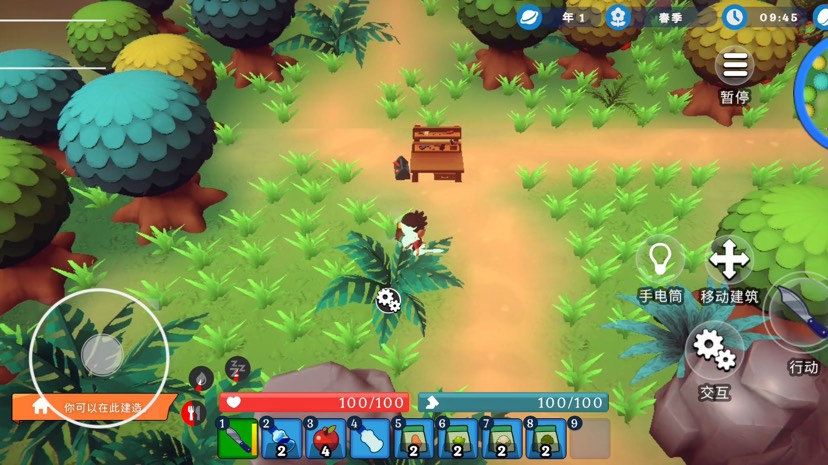
Task: Select the orange seed packet in slot 5
Action: (x=414, y=439)
